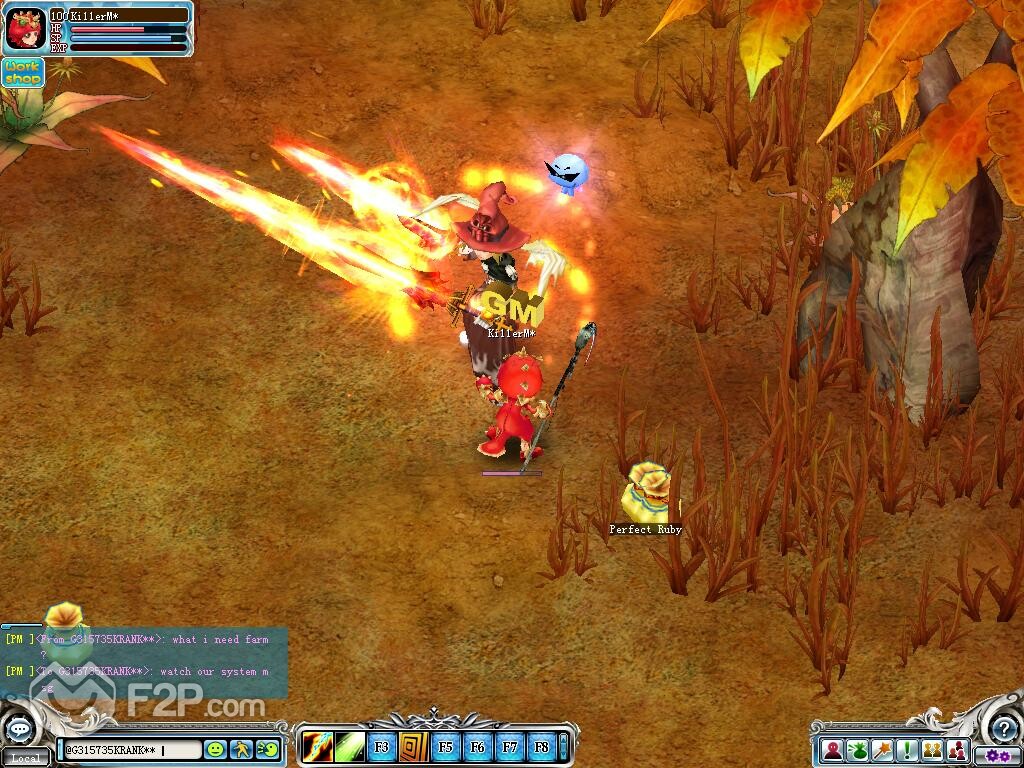Open the star wand skills menu

[882, 749]
